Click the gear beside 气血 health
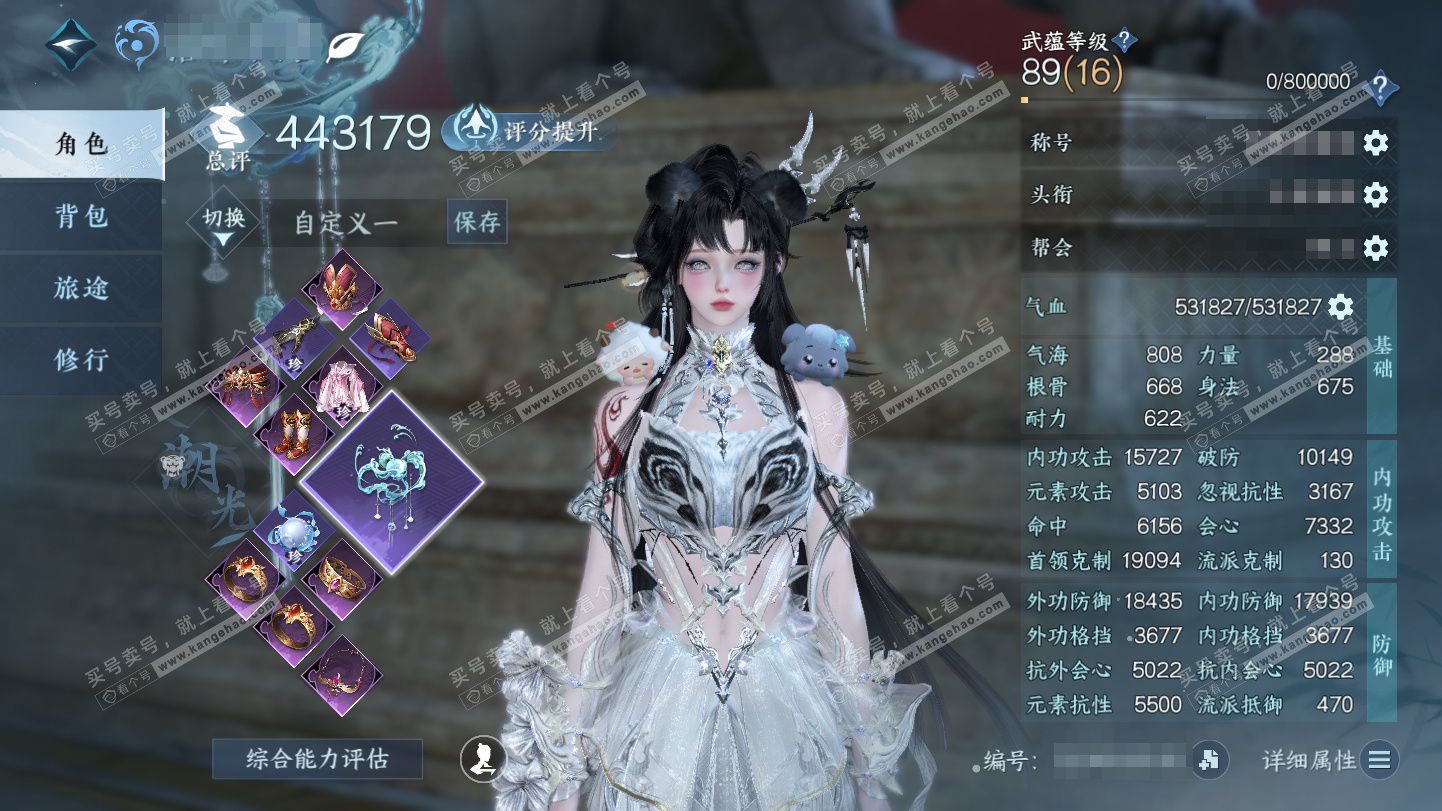Image resolution: width=1442 pixels, height=811 pixels. point(1340,307)
